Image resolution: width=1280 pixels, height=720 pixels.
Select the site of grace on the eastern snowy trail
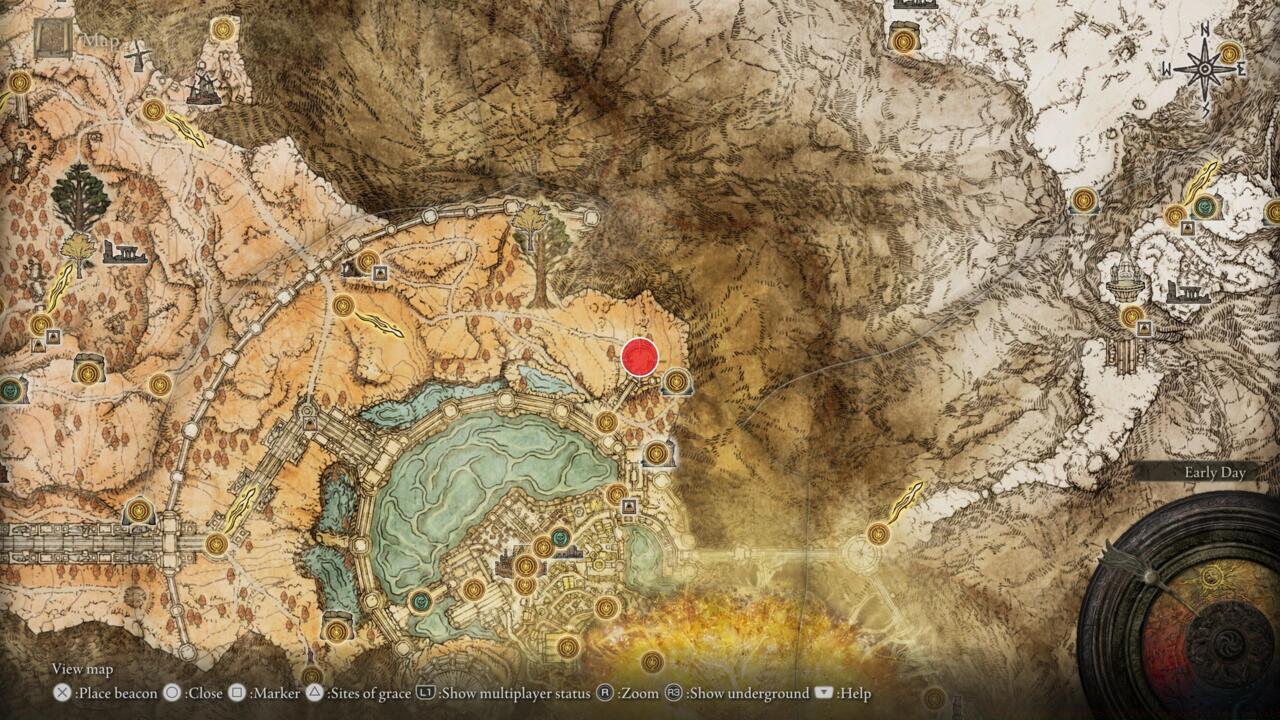(1084, 199)
